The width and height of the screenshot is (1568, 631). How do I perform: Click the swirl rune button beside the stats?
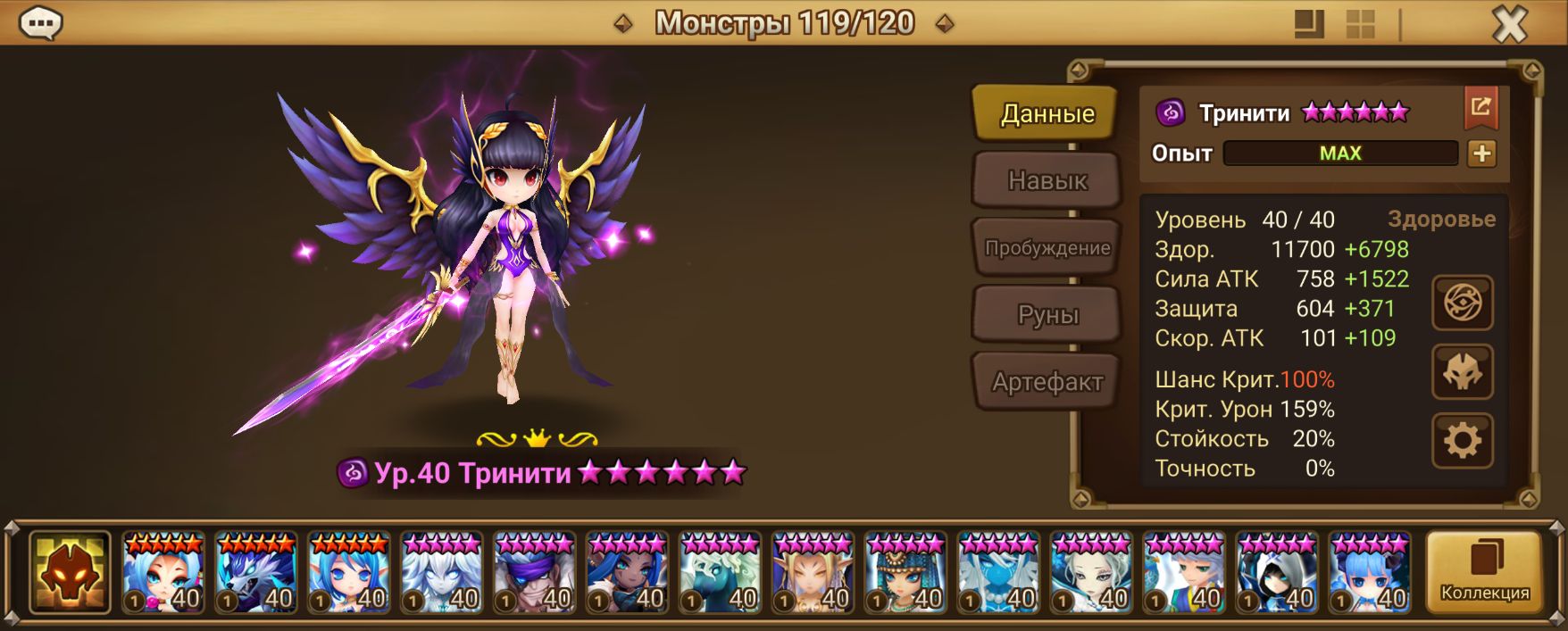1462,303
